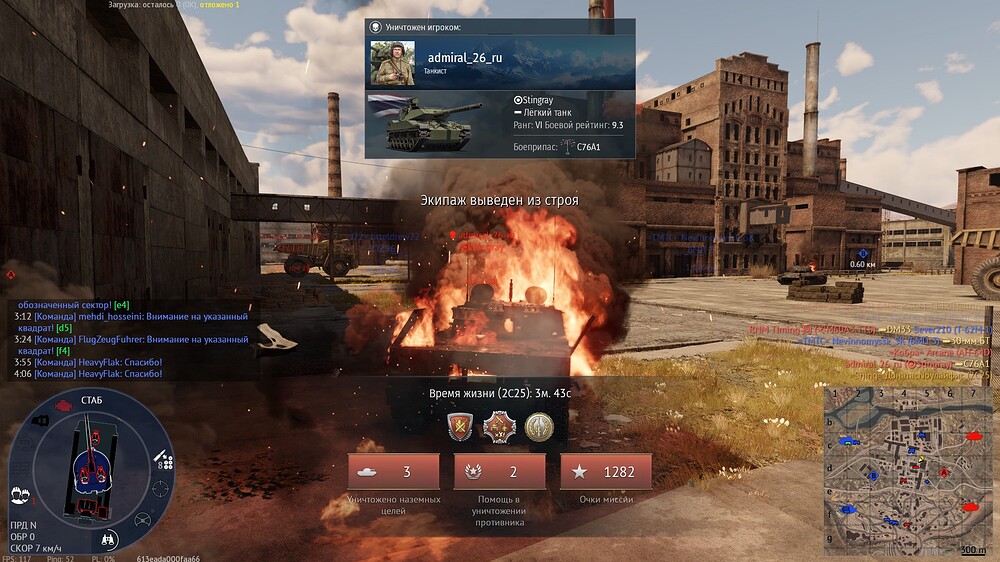Inspect the gold round award medal
This screenshot has width=1000, height=562.
539,427
